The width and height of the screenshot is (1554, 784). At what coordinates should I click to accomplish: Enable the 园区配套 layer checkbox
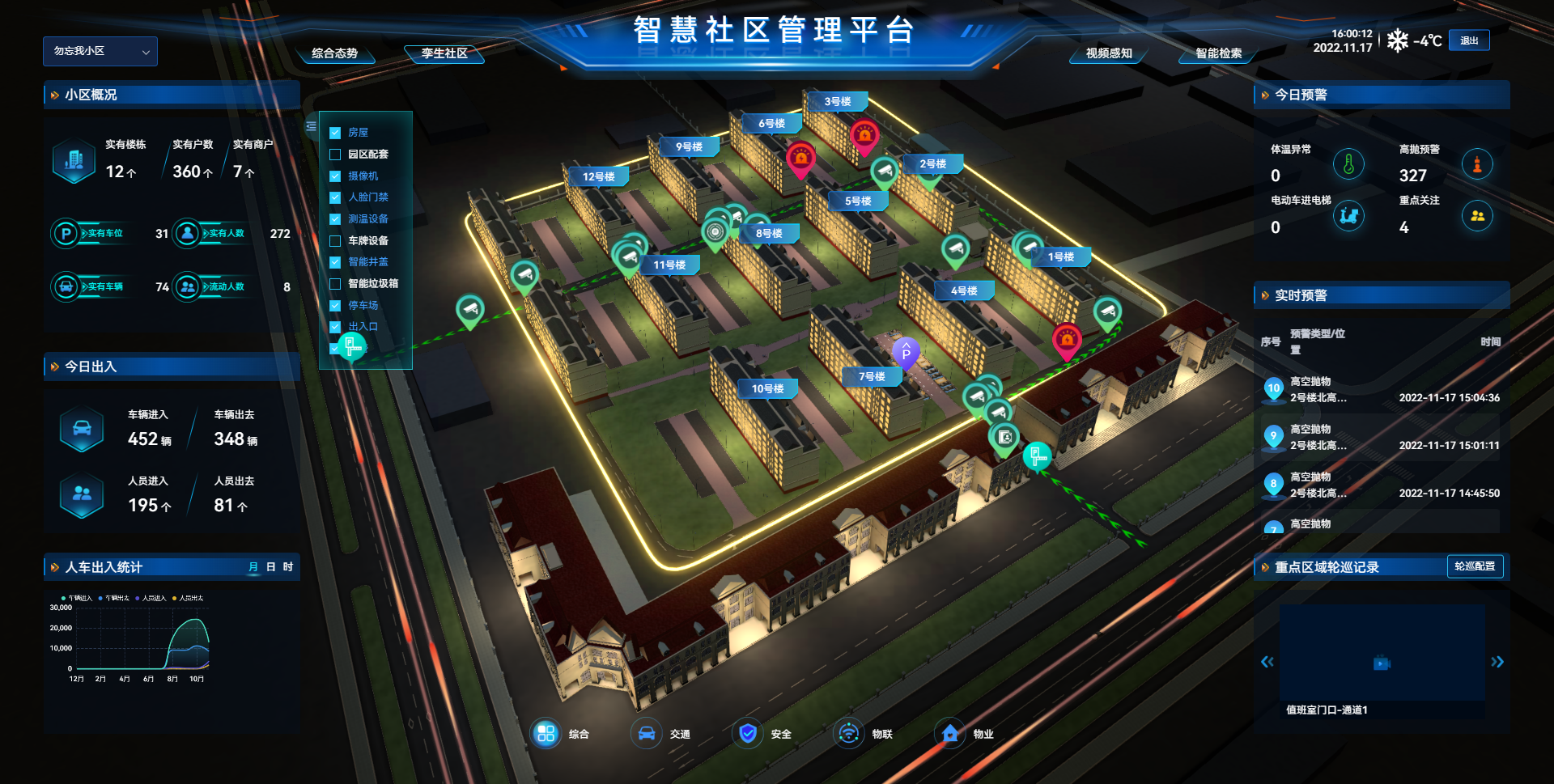tap(335, 155)
